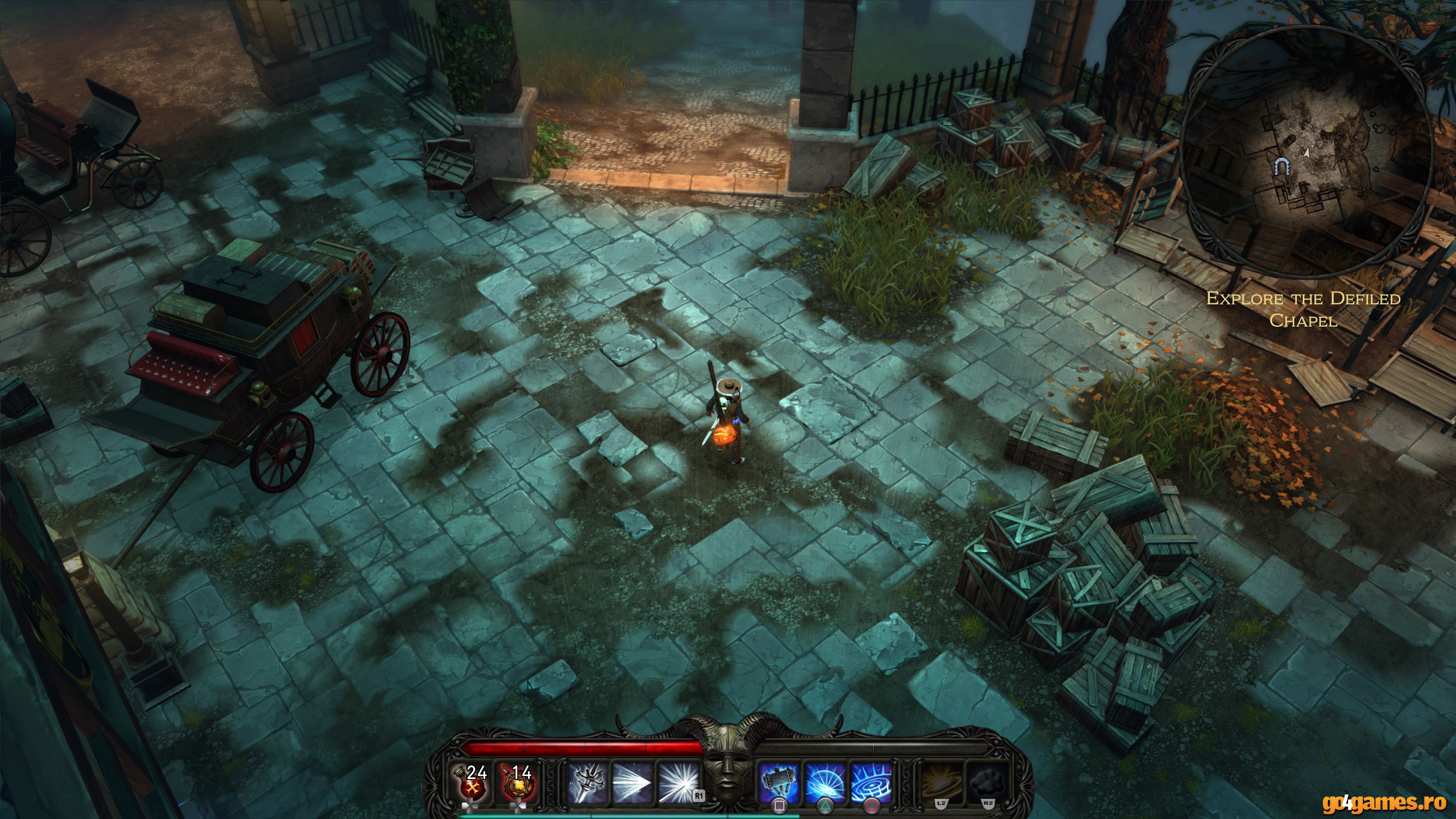Click the fire bomb consumable showing 14

[x=519, y=785]
